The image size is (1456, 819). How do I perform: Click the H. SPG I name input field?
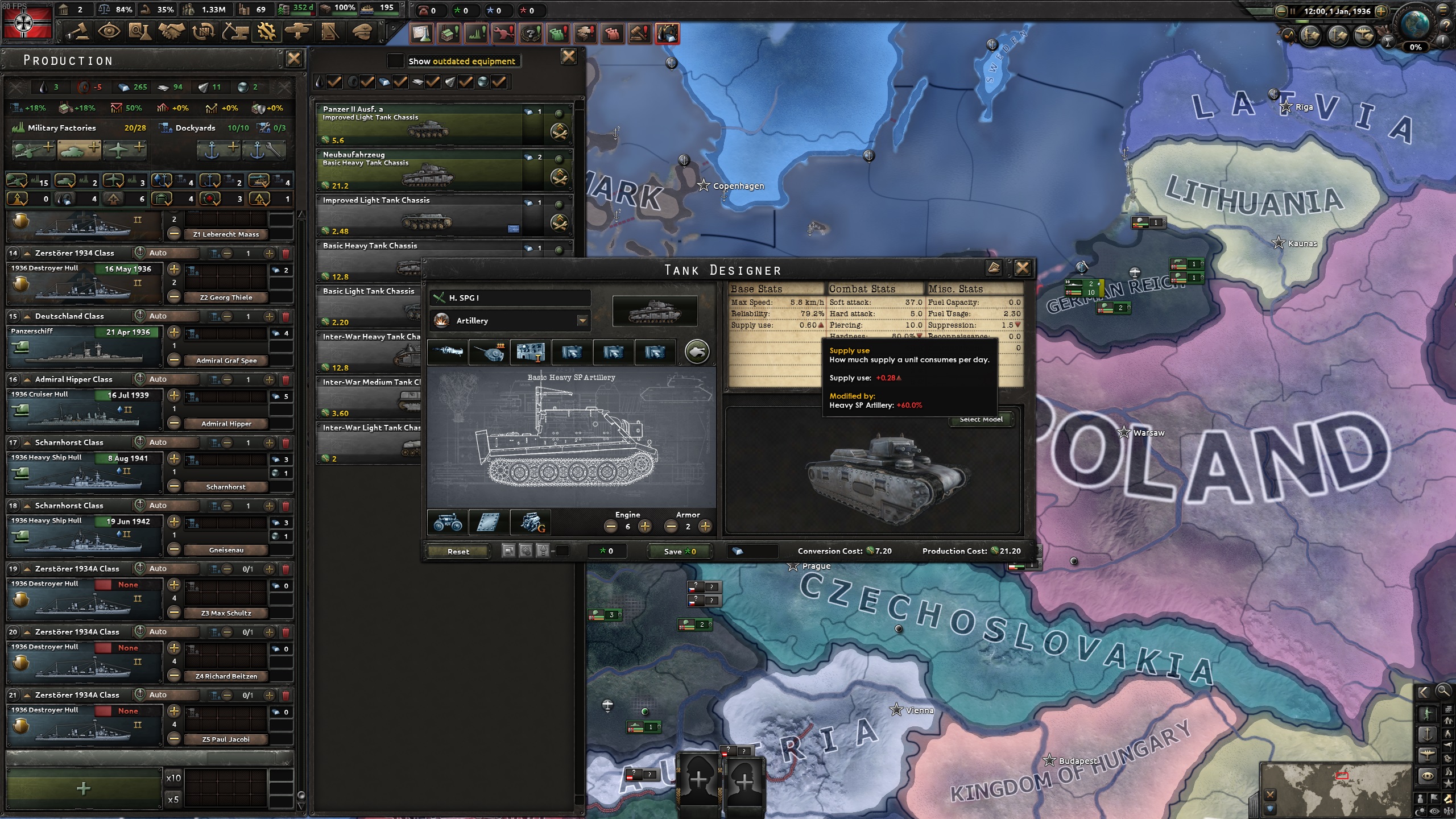tap(509, 297)
